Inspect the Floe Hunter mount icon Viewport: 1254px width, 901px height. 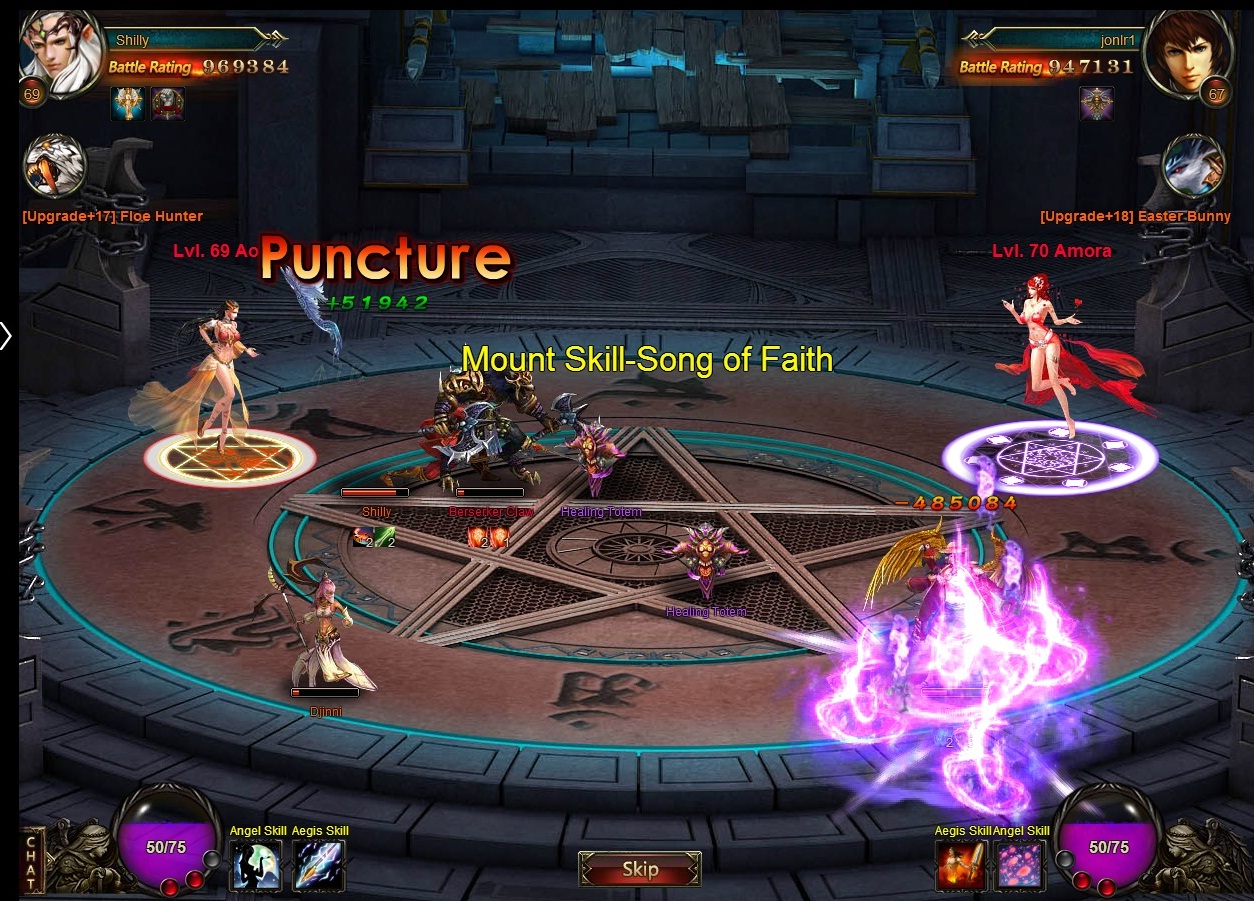tap(55, 167)
